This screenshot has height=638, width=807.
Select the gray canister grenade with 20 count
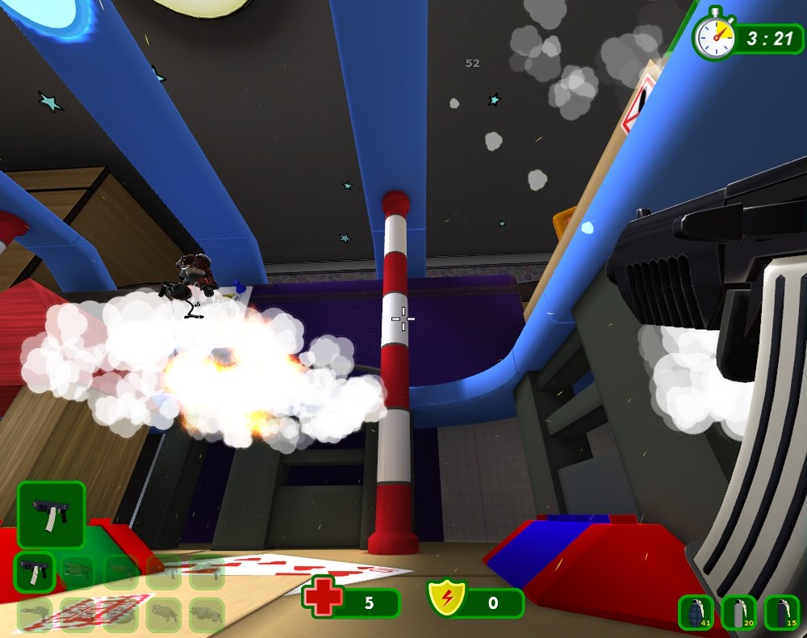coord(739,612)
